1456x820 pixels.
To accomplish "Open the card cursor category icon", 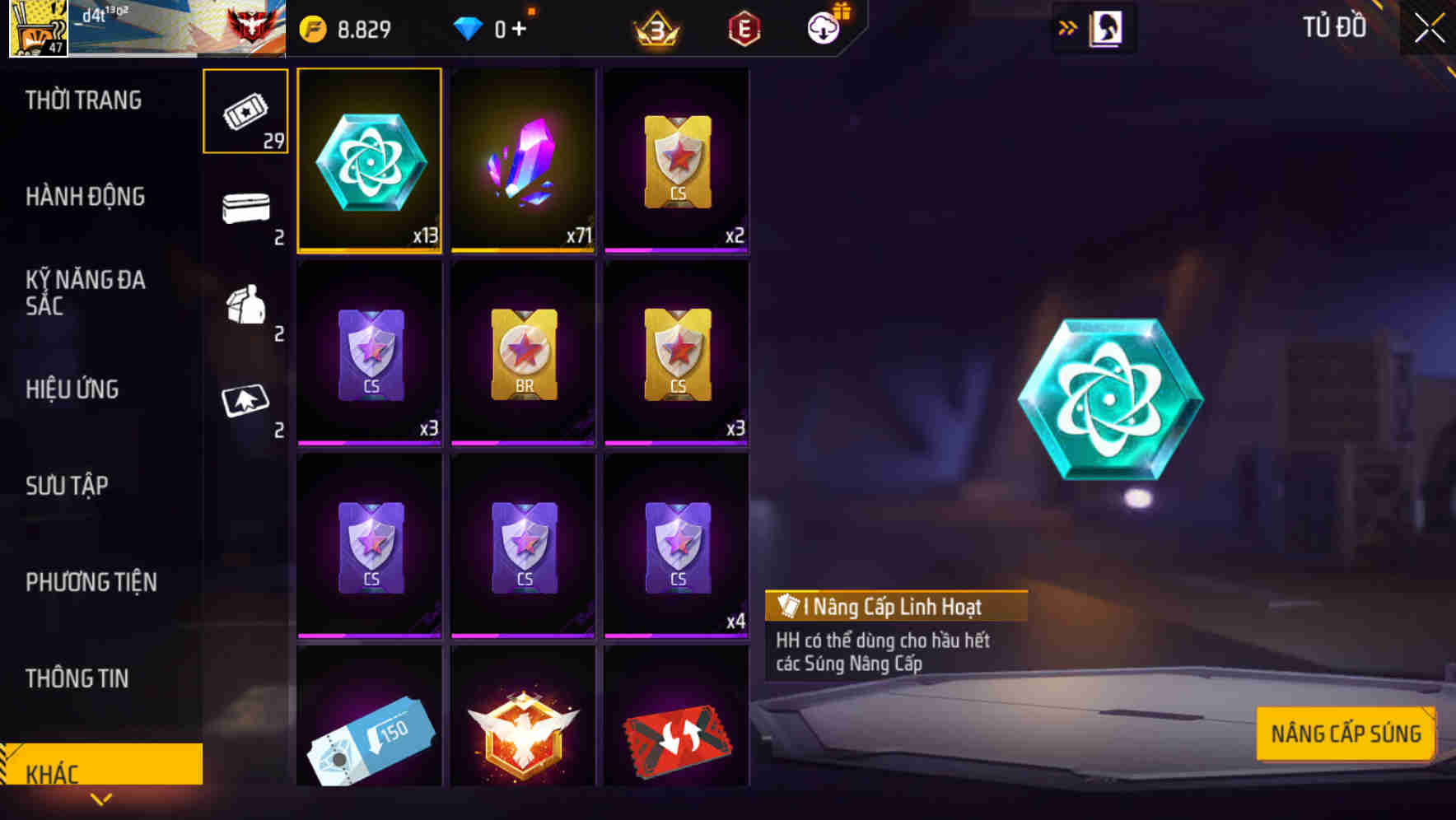I will tap(245, 403).
